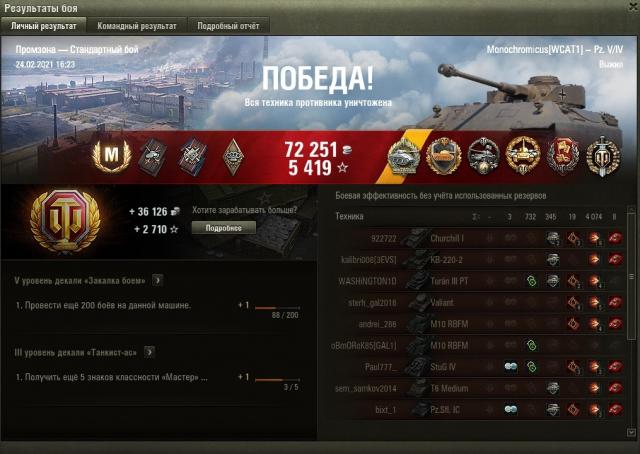Expand the «Закалка боем» decal arrow
This screenshot has height=454, width=640.
click(158, 281)
